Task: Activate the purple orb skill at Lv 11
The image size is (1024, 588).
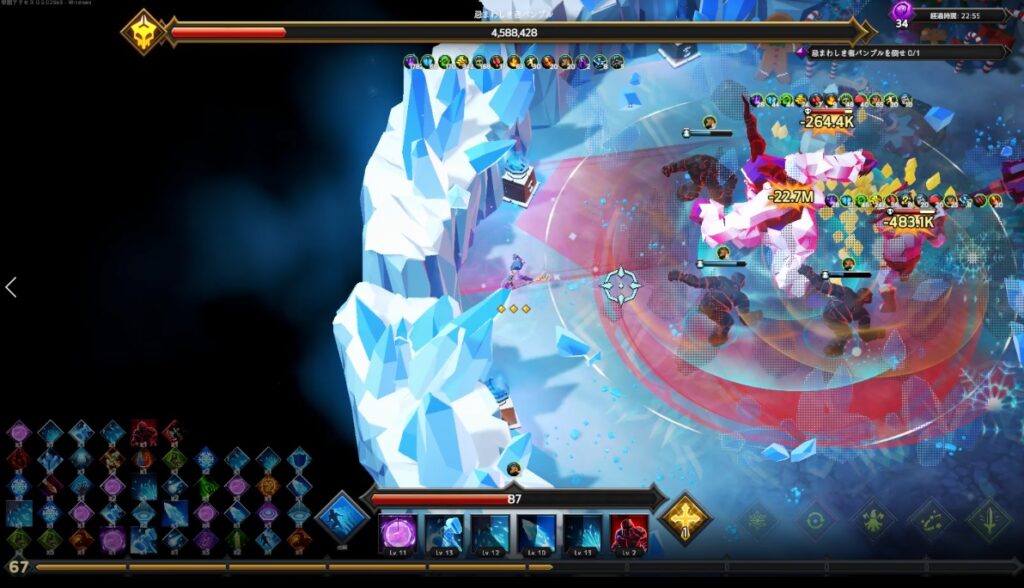Action: 397,533
